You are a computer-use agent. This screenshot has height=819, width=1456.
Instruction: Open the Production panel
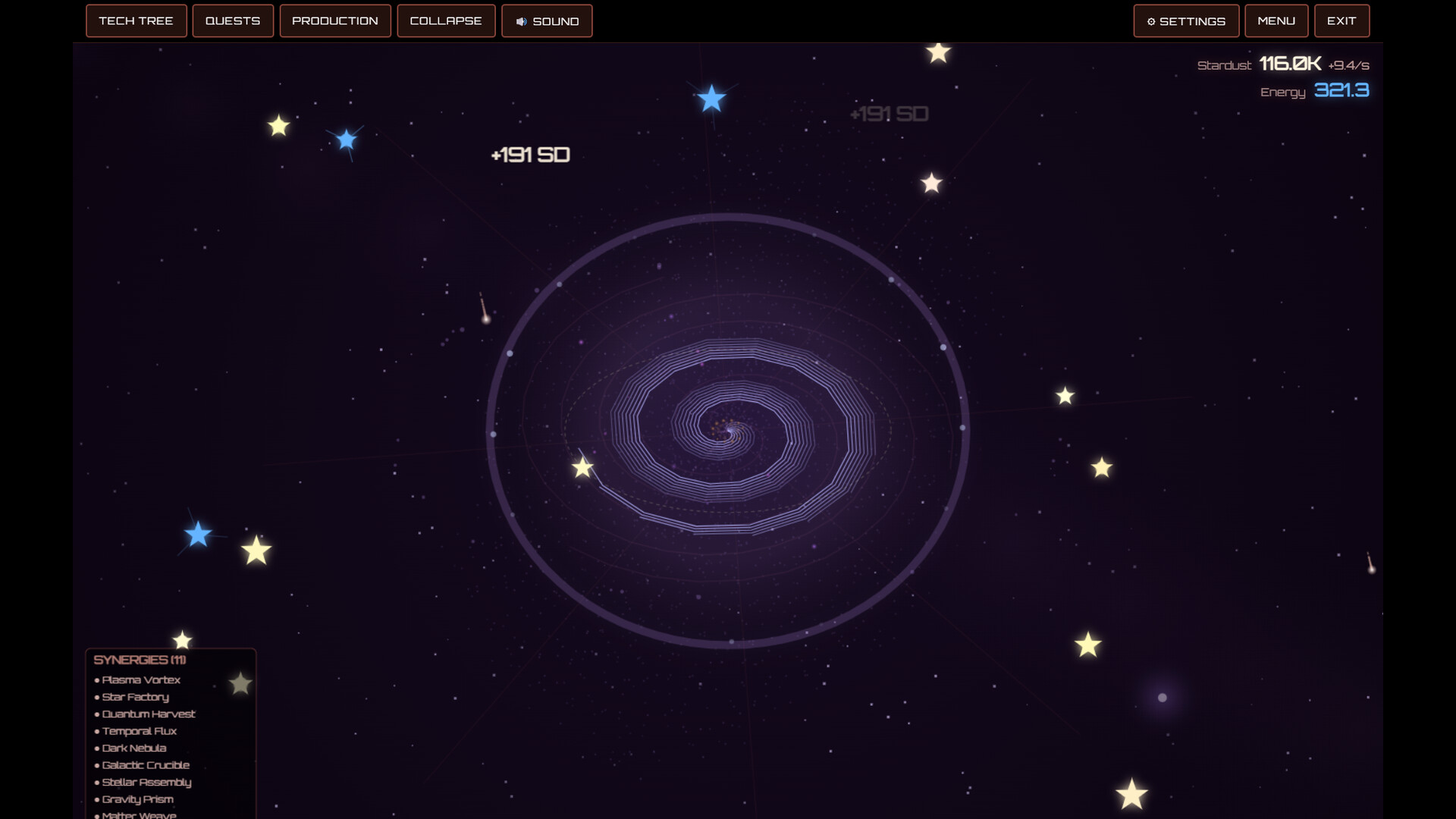[x=335, y=20]
